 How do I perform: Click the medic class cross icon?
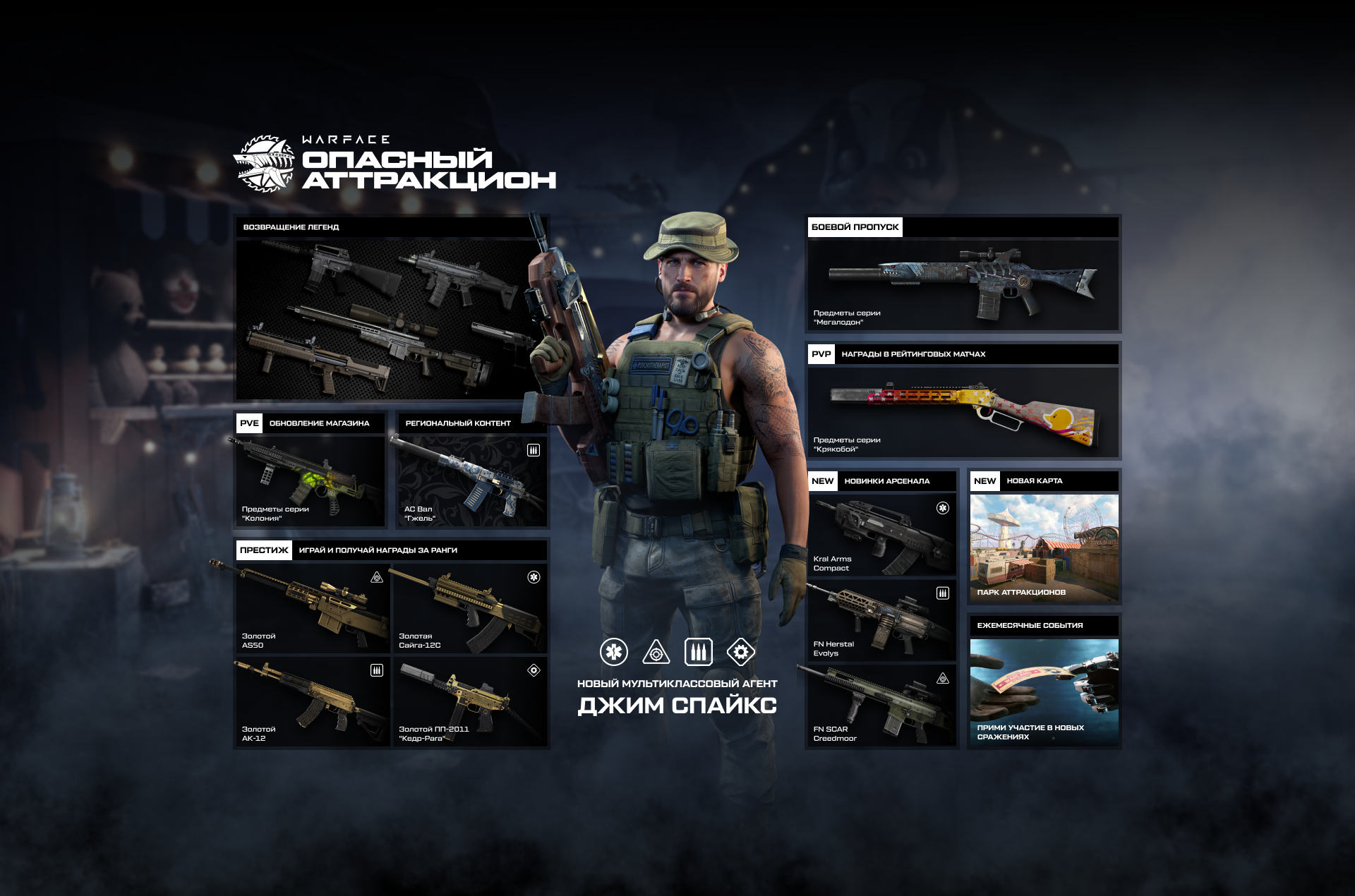pyautogui.click(x=614, y=652)
